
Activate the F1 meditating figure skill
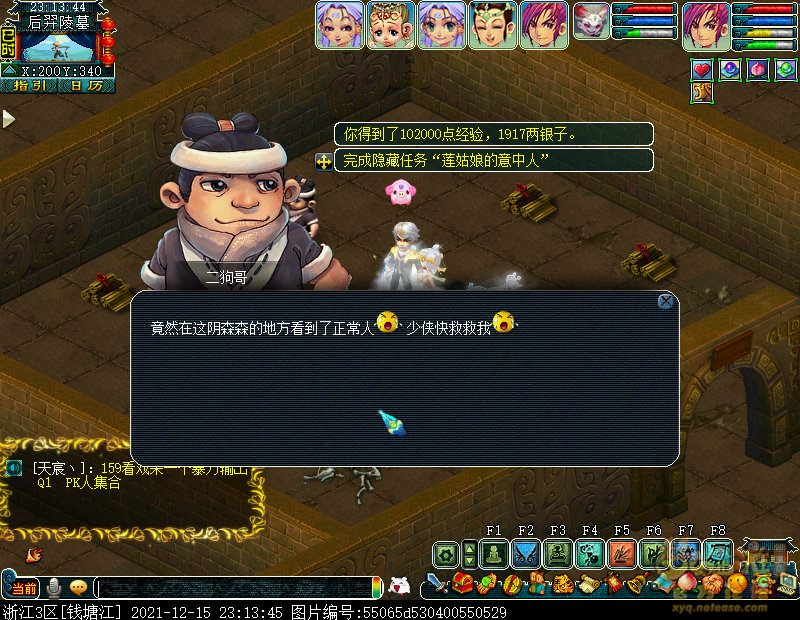494,554
